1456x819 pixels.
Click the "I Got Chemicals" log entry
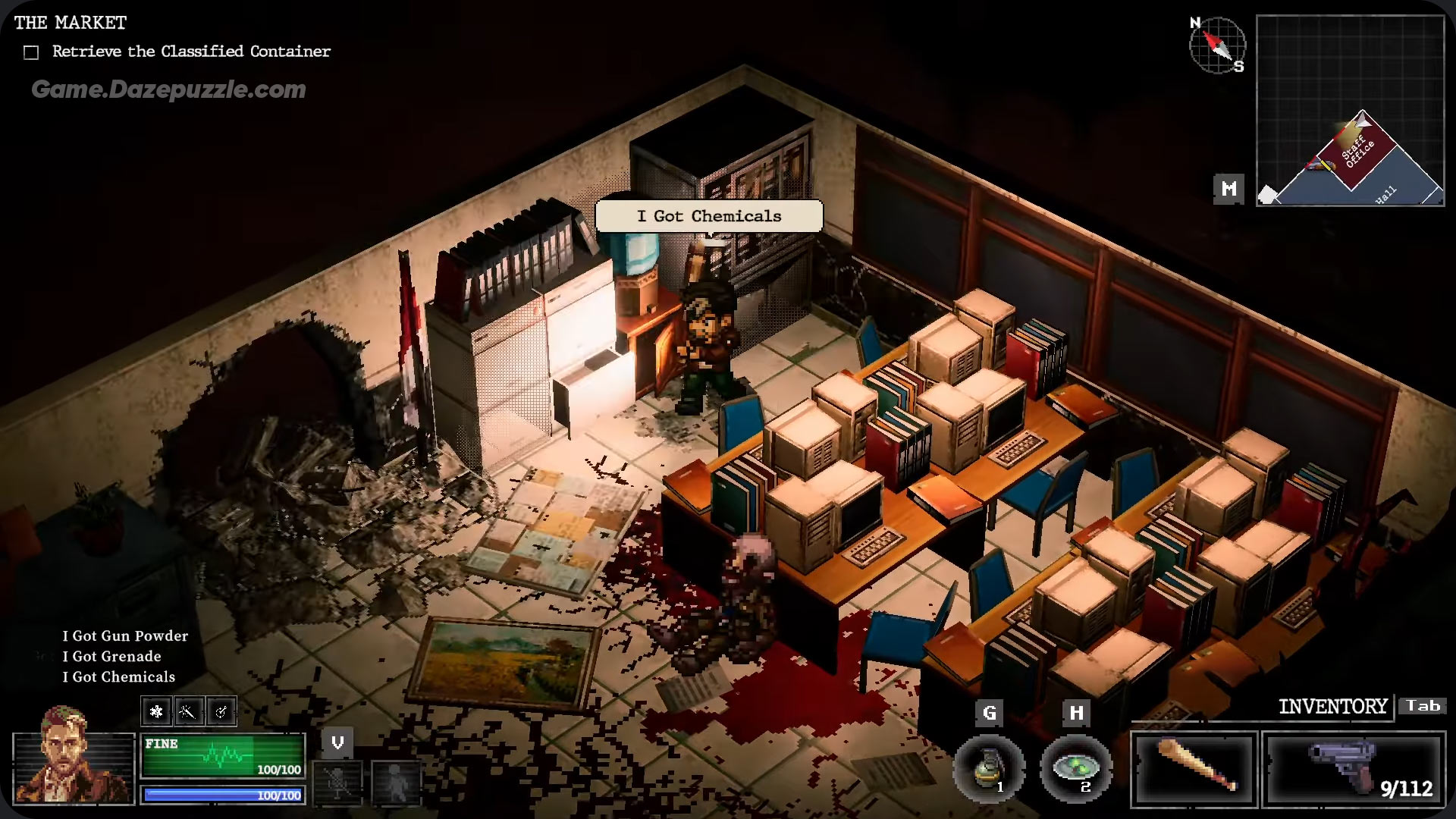point(119,676)
